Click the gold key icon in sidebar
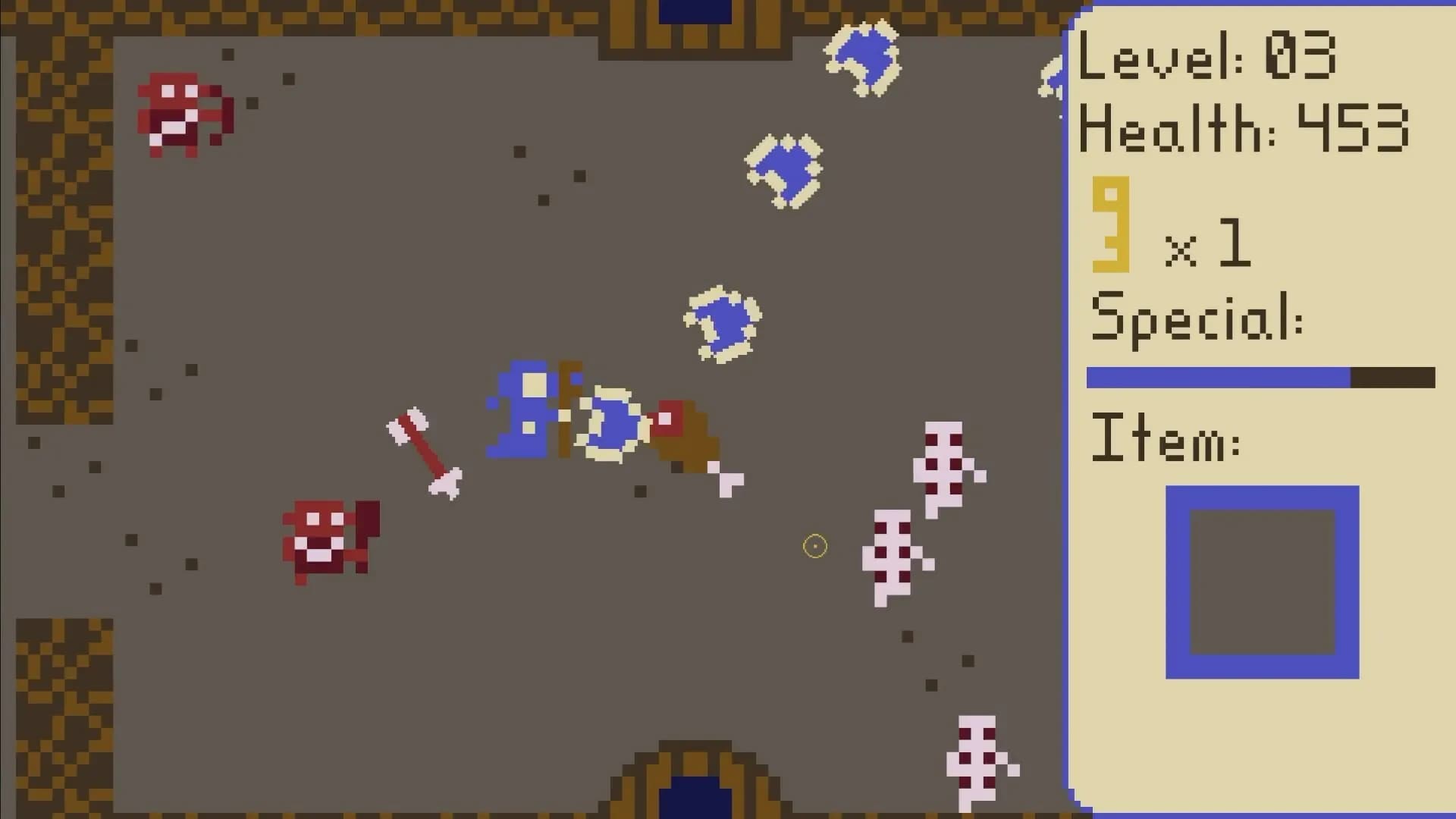Image resolution: width=1456 pixels, height=819 pixels. pos(1111,227)
